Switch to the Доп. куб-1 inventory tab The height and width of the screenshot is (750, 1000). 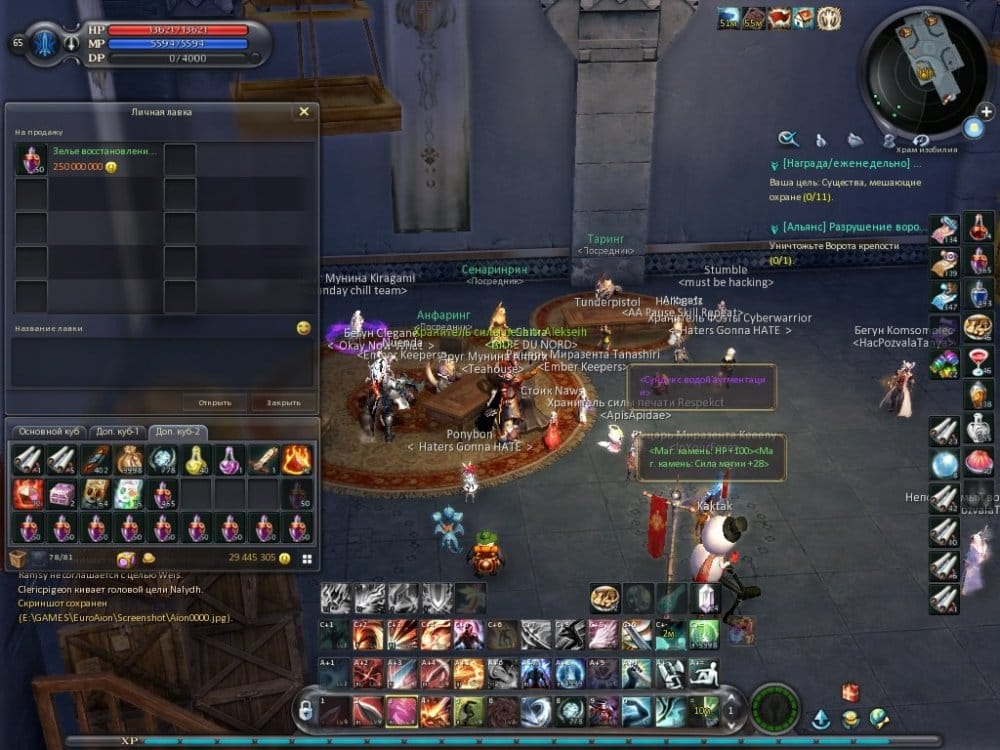pos(116,431)
